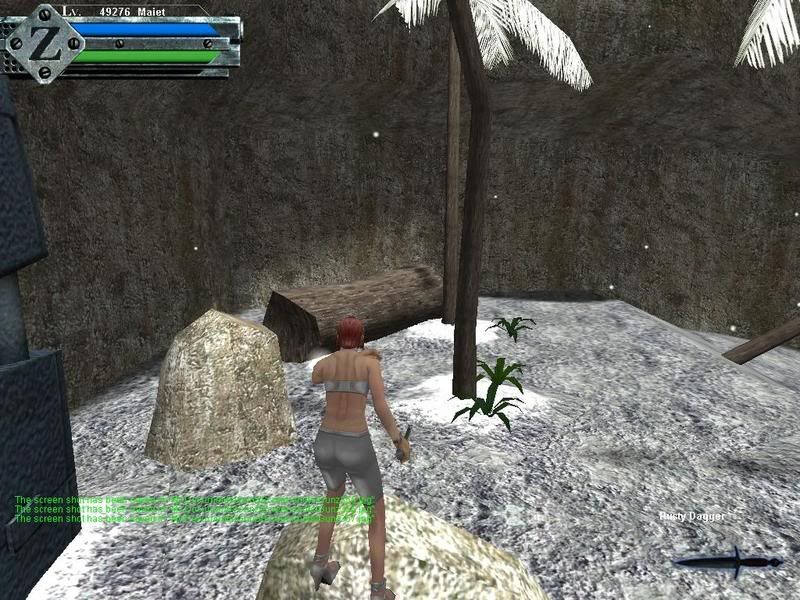Screen dimensions: 800x600
Task: Click the Z emblem badge
Action: point(42,41)
